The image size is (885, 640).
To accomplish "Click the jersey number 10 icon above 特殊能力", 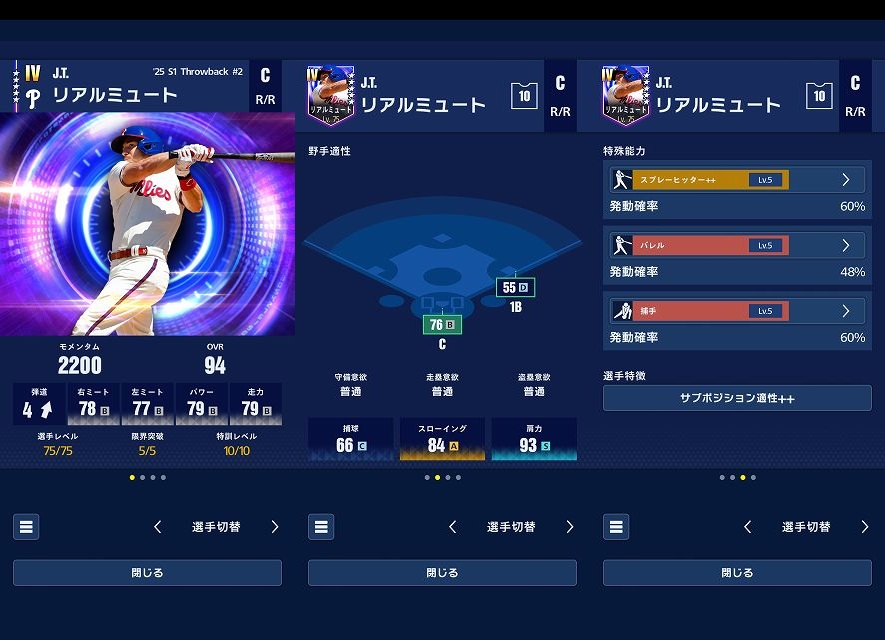I will coord(819,96).
